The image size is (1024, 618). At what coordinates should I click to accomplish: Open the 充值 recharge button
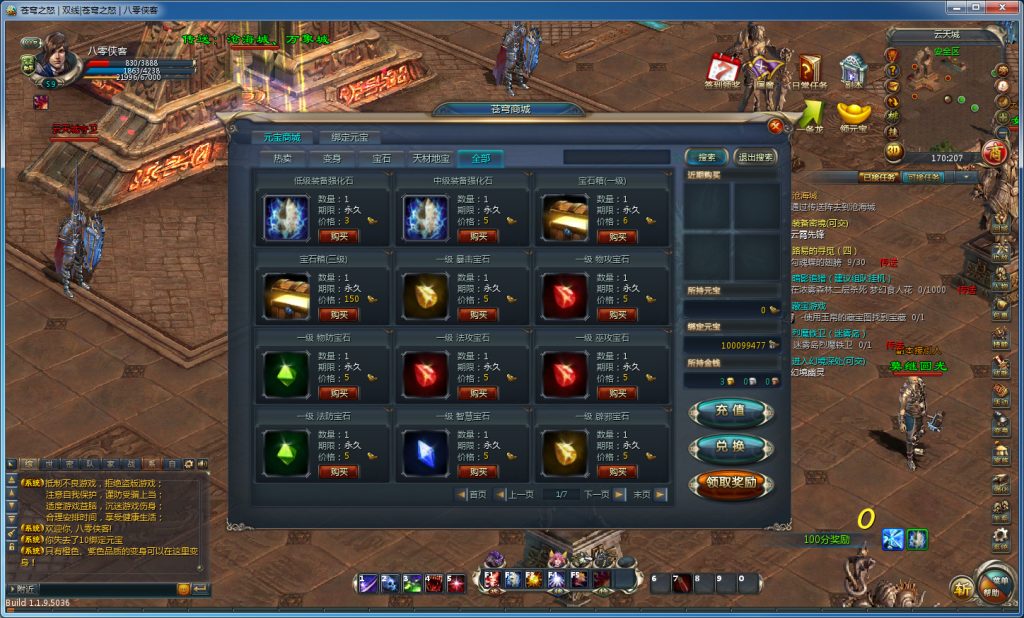(730, 410)
